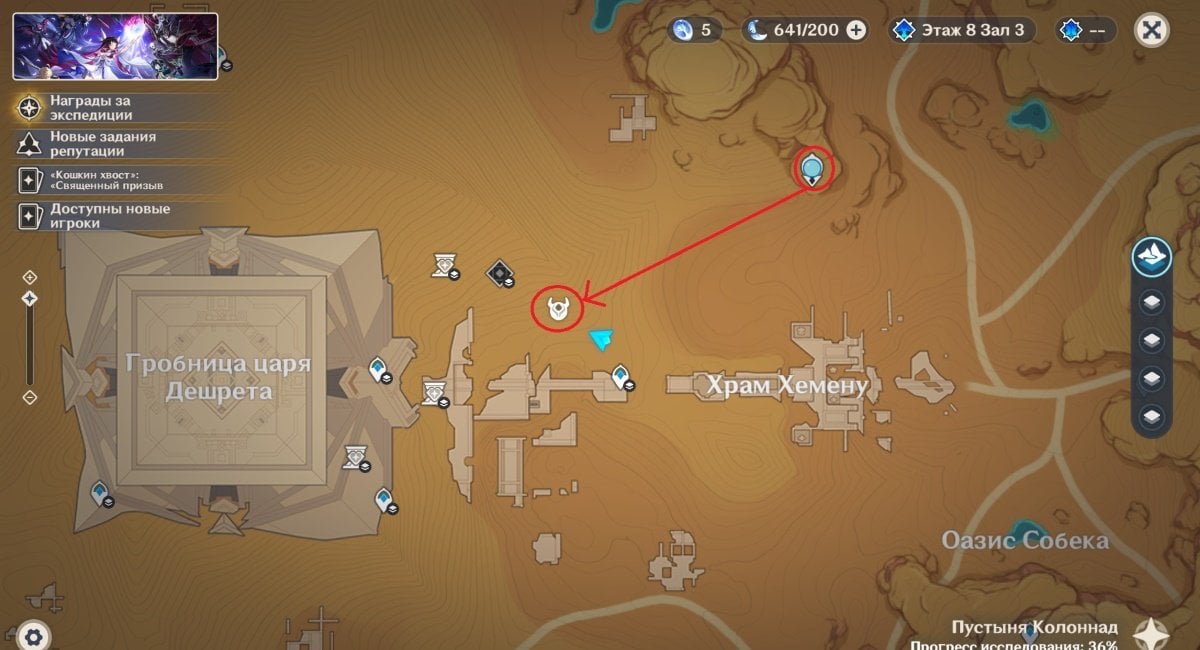Image resolution: width=1200 pixels, height=650 pixels.
Task: Toggle the map layer selector top icon
Action: coord(1152,257)
